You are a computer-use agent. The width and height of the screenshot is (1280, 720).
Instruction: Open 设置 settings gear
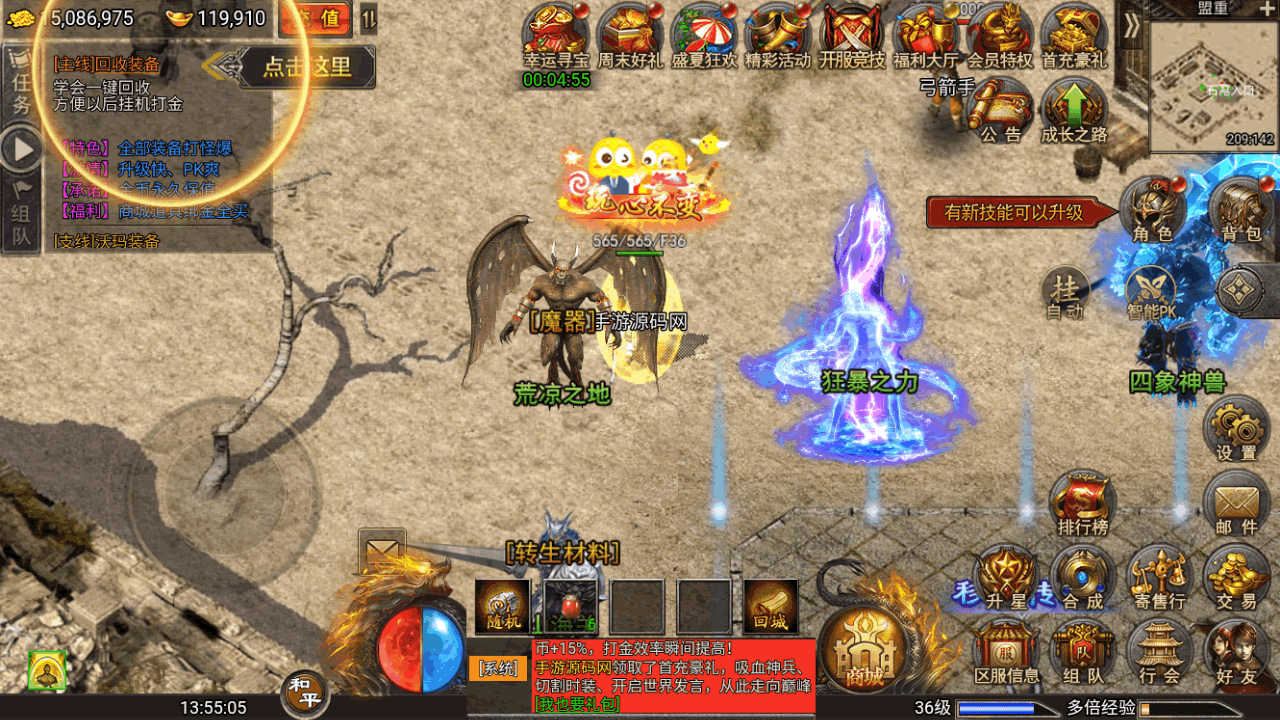1236,428
